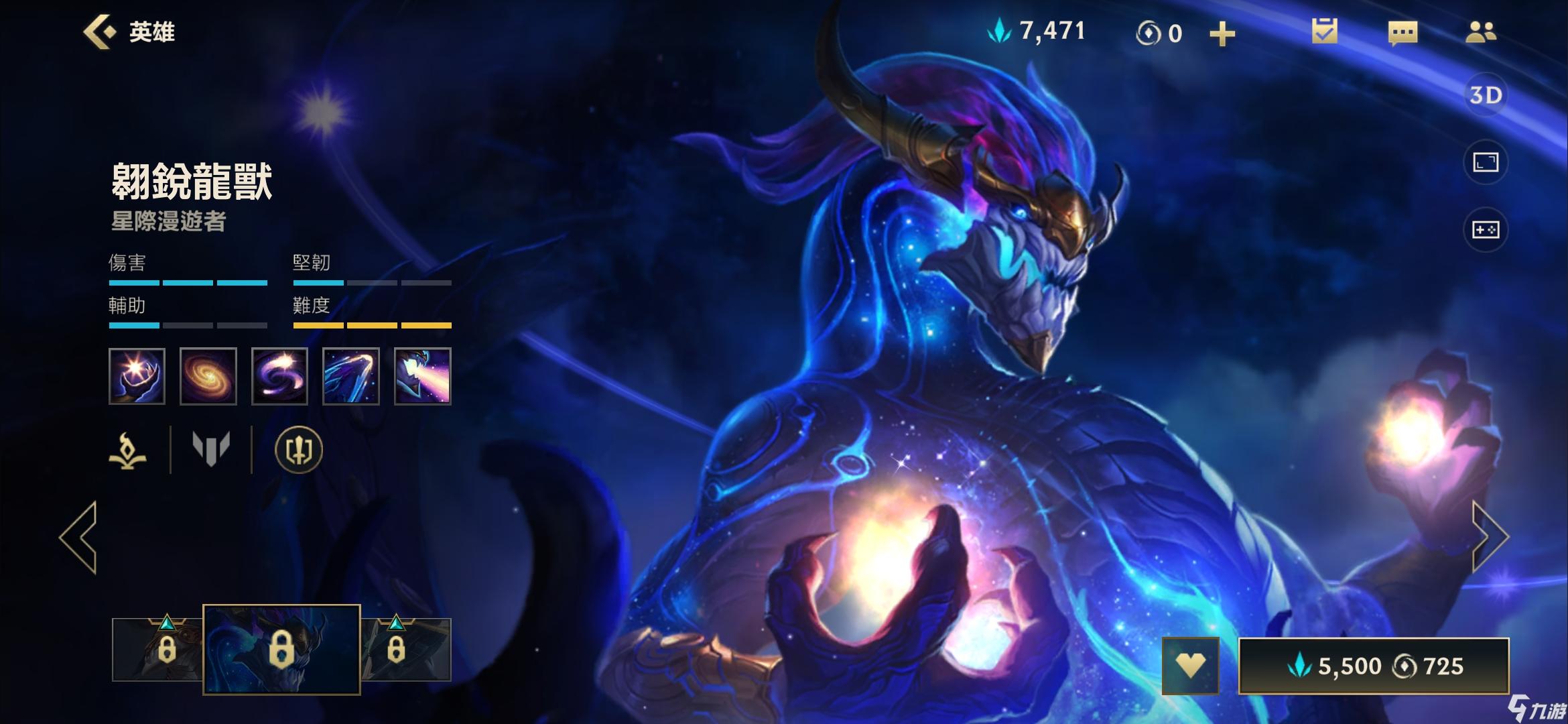Select the purple swirling star ability icon

[279, 376]
